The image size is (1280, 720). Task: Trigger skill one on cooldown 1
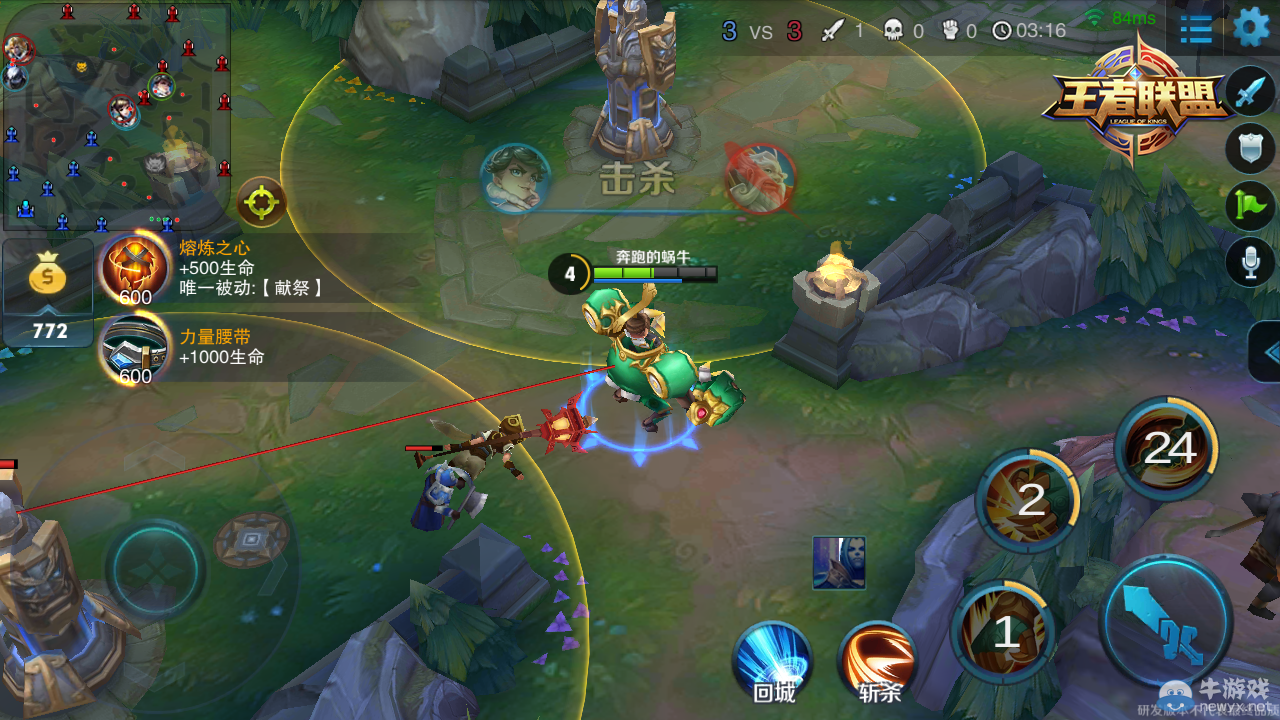(x=1005, y=632)
